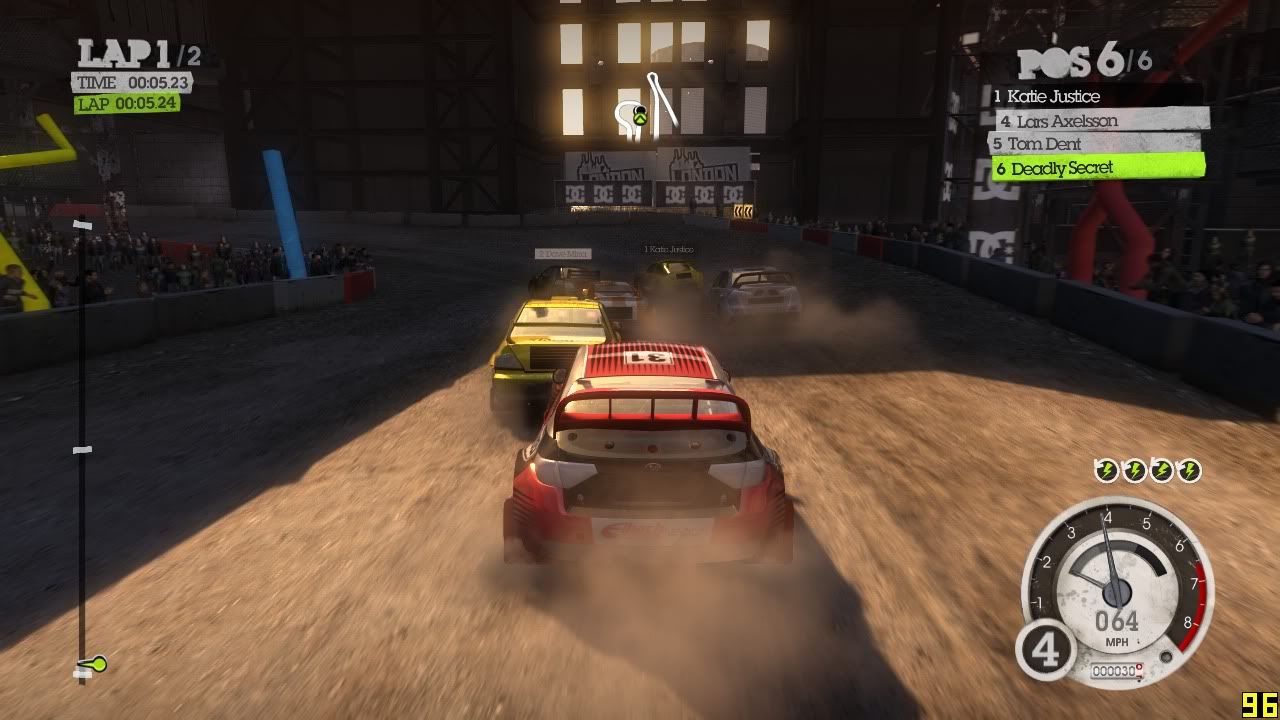
Task: Click the green marker on the track progress bar
Action: [96, 663]
